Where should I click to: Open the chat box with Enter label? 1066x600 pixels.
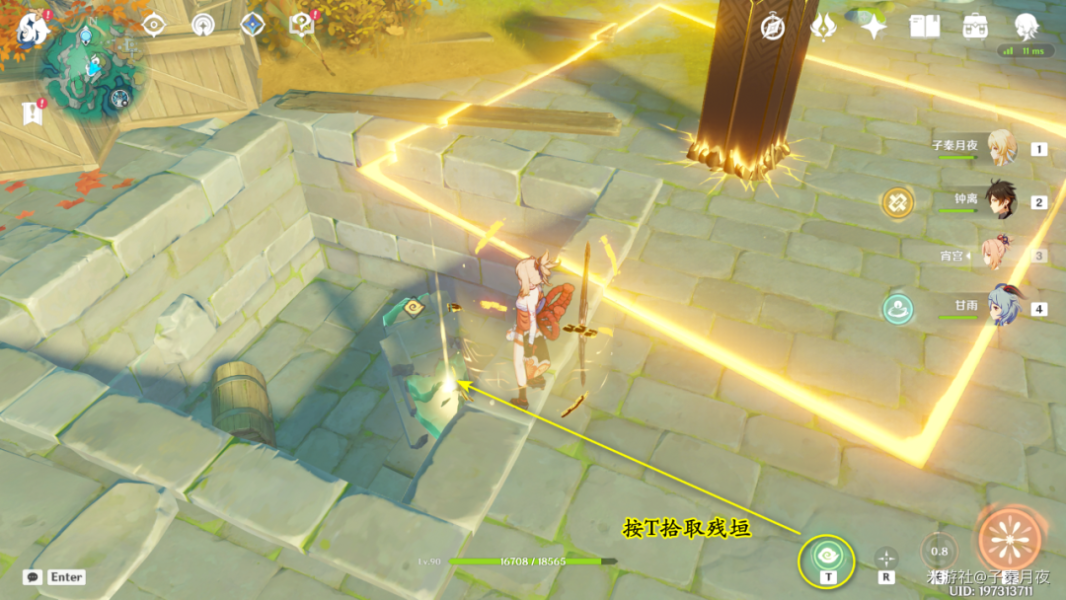[x=54, y=577]
